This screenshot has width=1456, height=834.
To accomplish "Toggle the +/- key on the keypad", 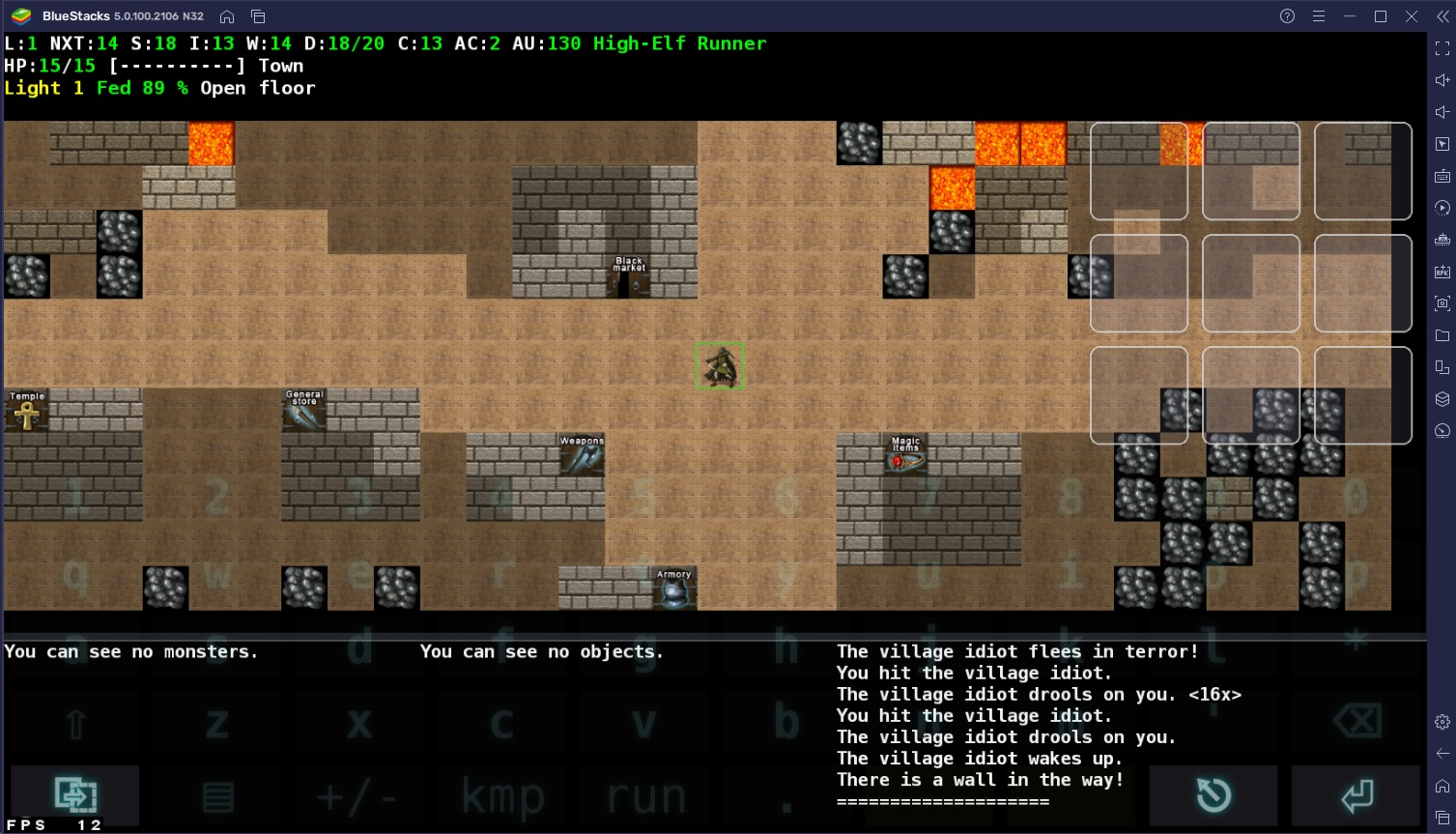I will (358, 796).
